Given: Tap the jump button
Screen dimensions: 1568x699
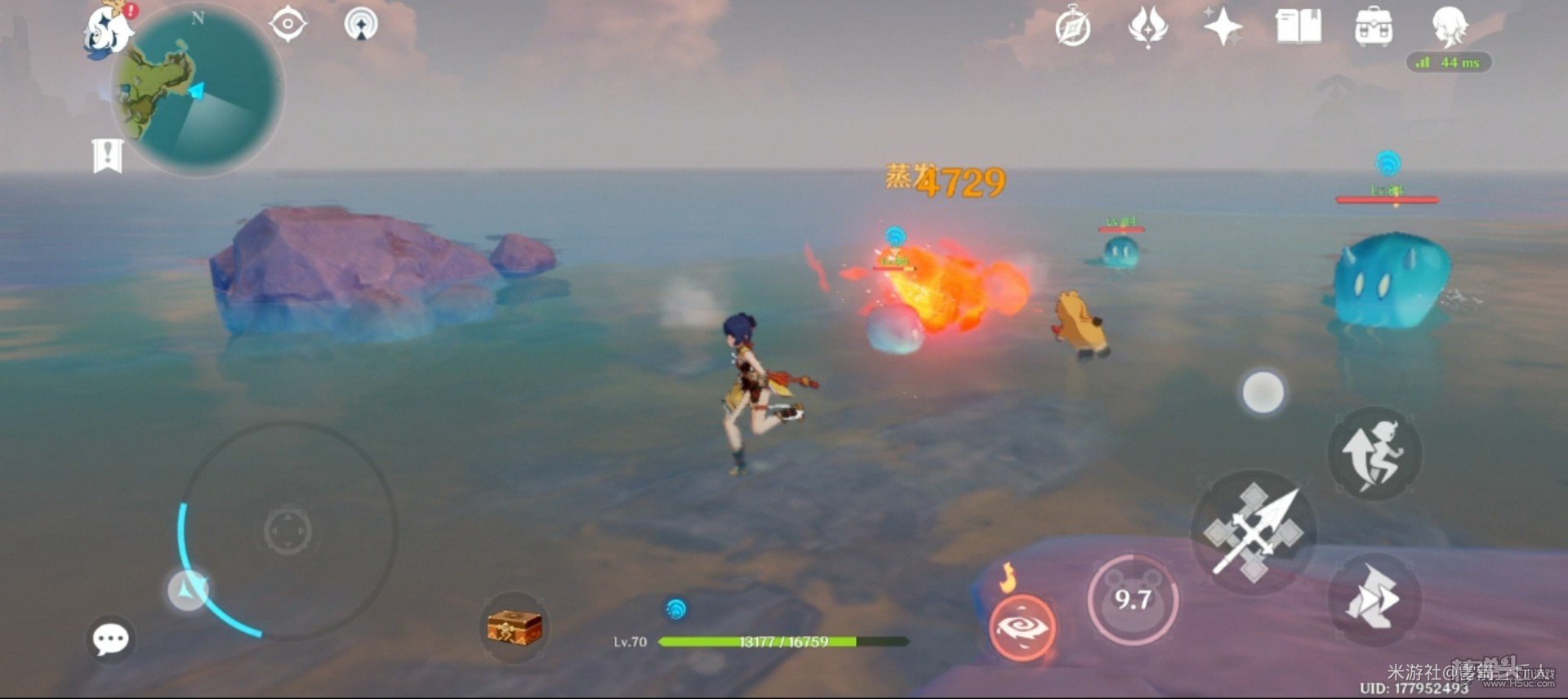Looking at the screenshot, I should tap(1374, 454).
